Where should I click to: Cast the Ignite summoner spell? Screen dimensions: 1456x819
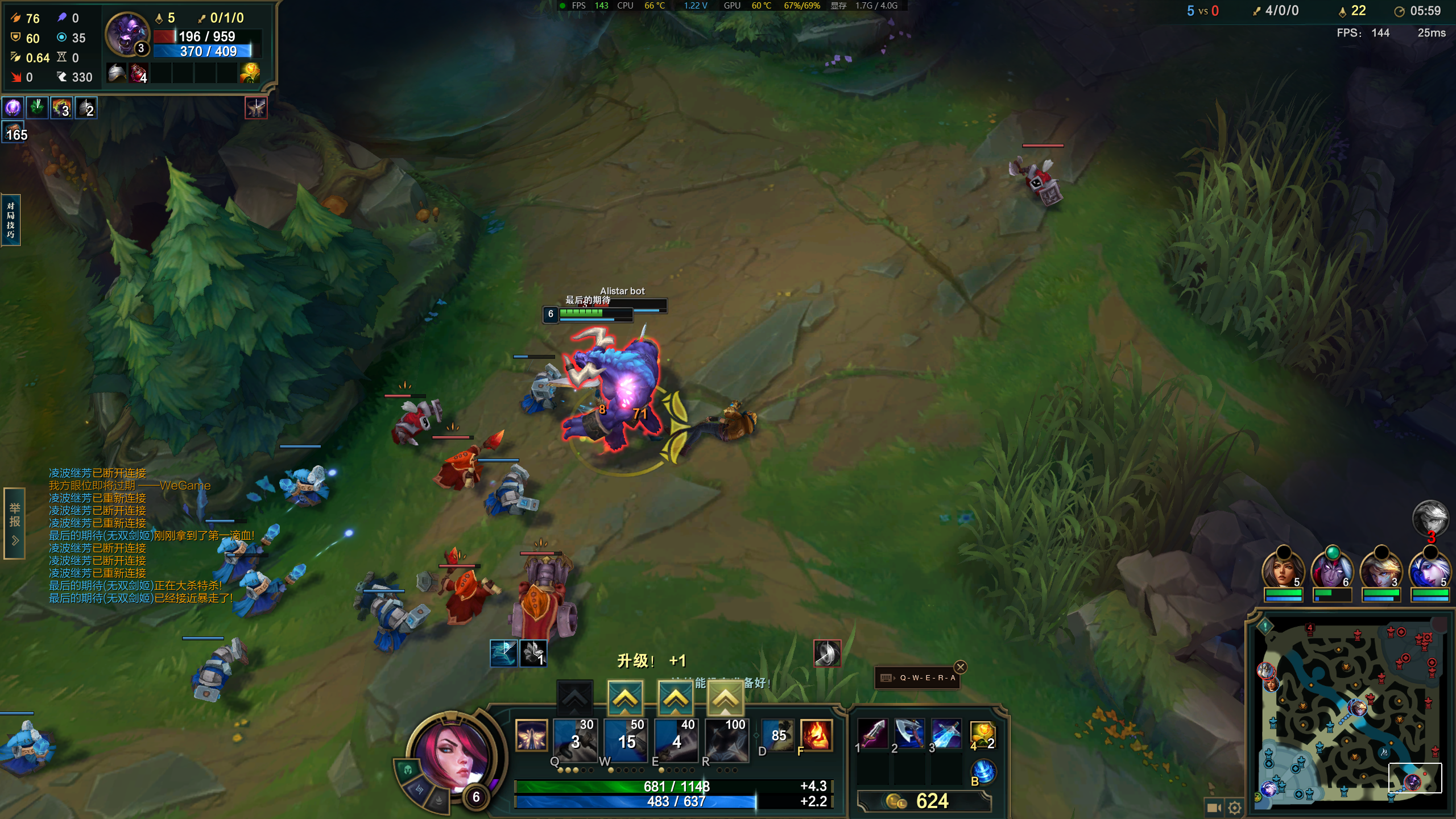coord(816,735)
